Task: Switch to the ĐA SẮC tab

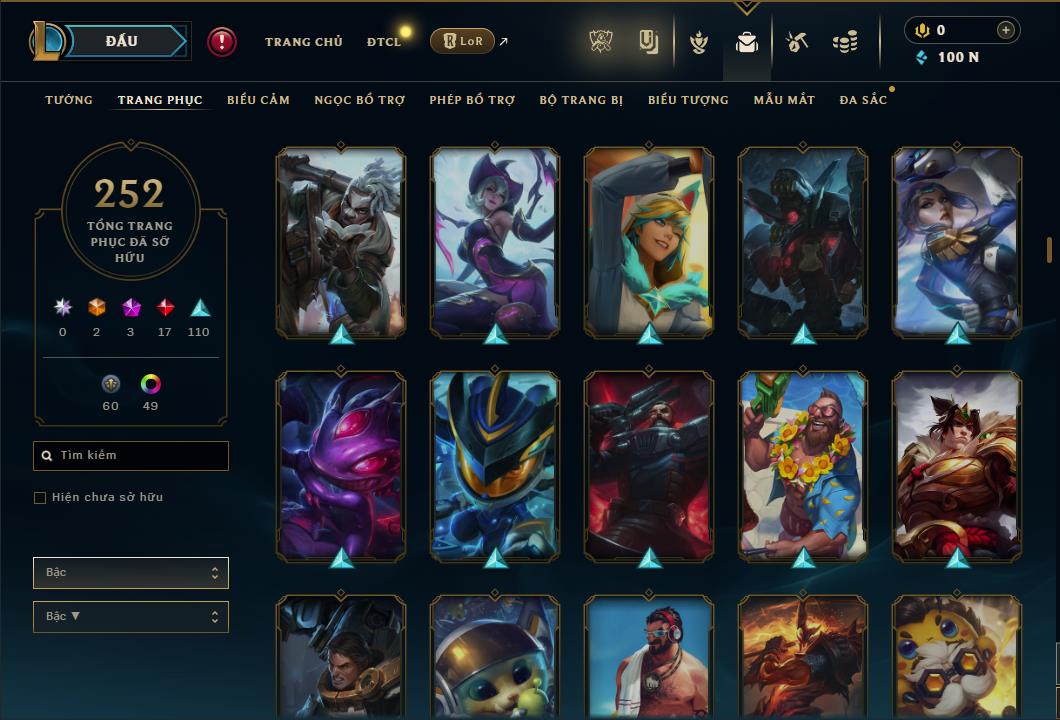Action: click(863, 100)
